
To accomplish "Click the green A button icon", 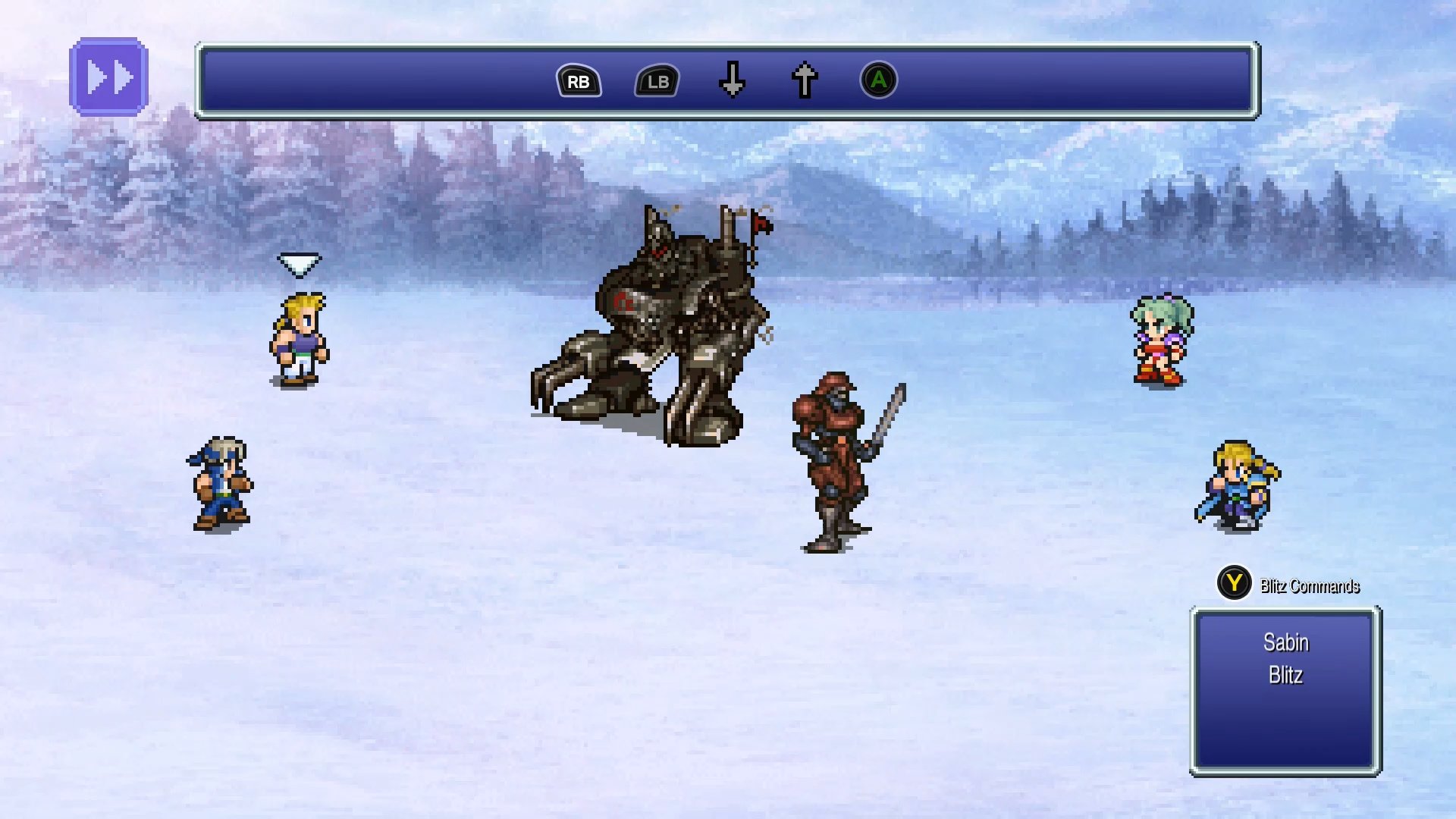I will (x=879, y=80).
